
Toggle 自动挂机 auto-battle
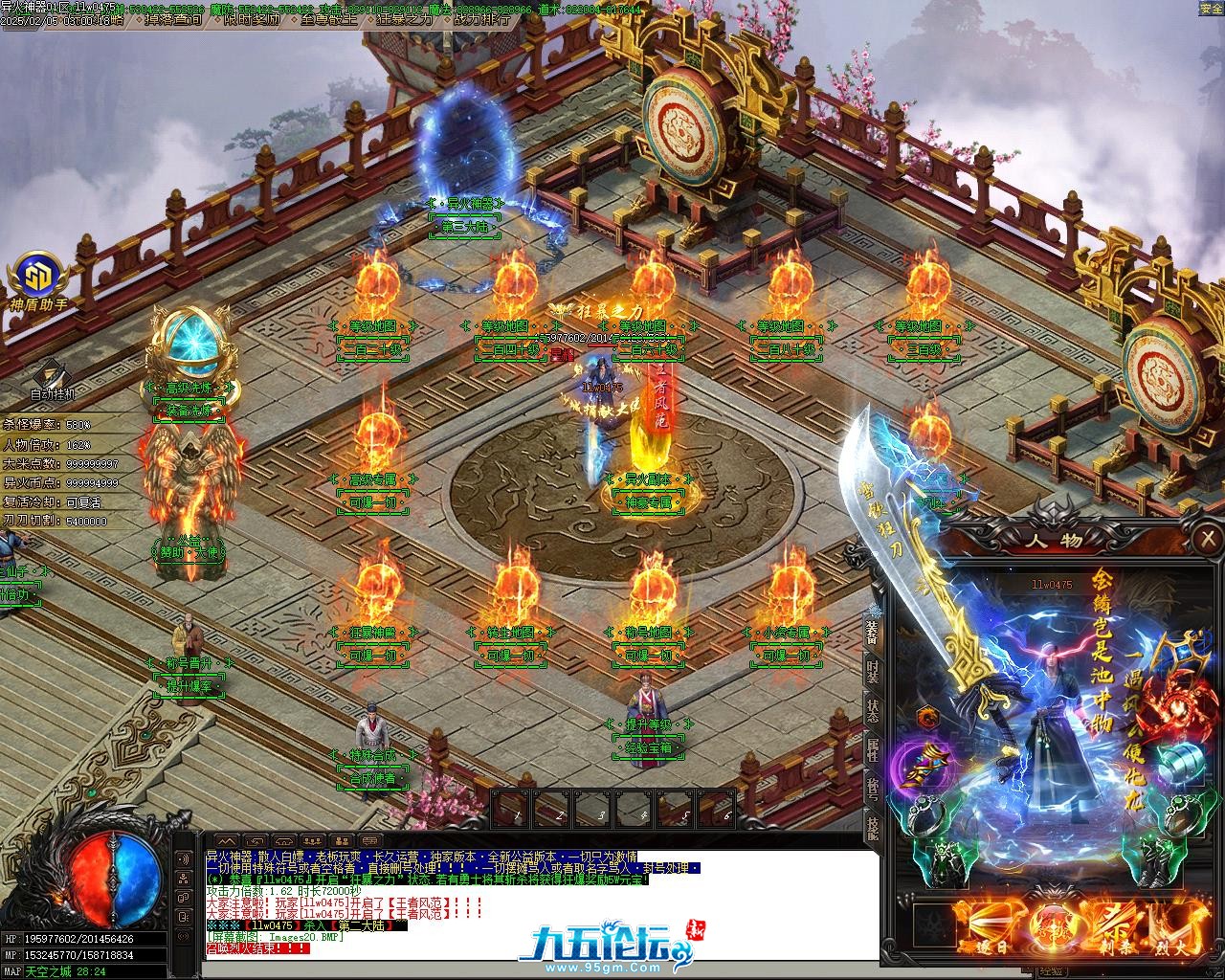(x=52, y=378)
